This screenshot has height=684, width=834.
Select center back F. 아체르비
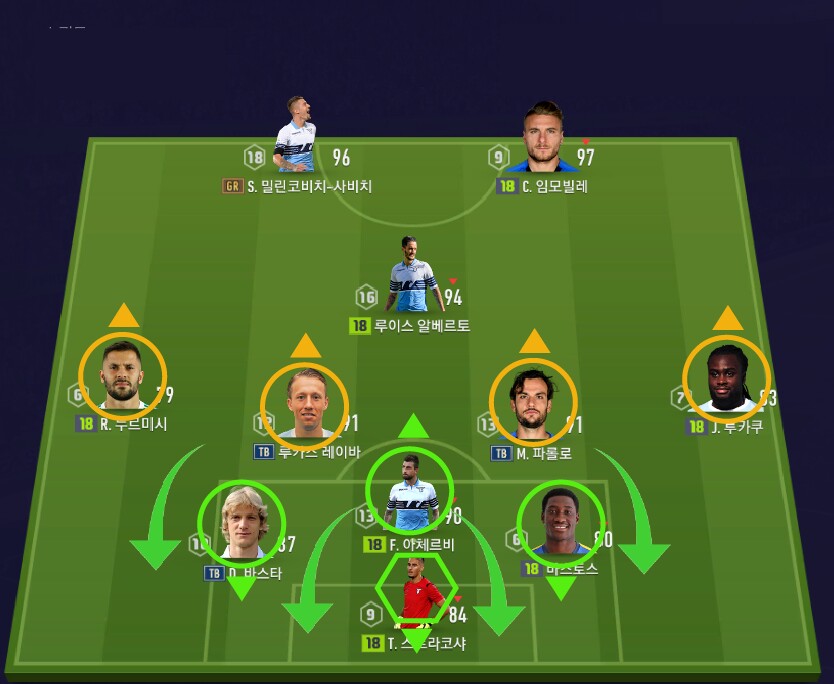click(409, 491)
